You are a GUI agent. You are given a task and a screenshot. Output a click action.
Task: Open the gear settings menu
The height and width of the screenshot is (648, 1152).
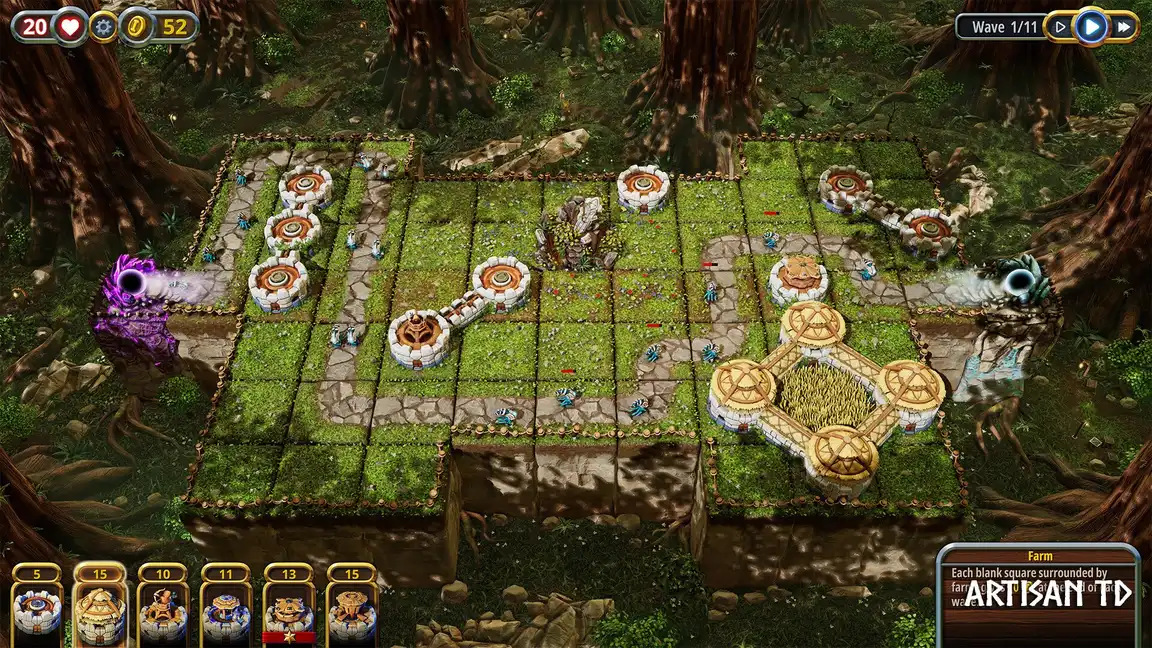[102, 27]
